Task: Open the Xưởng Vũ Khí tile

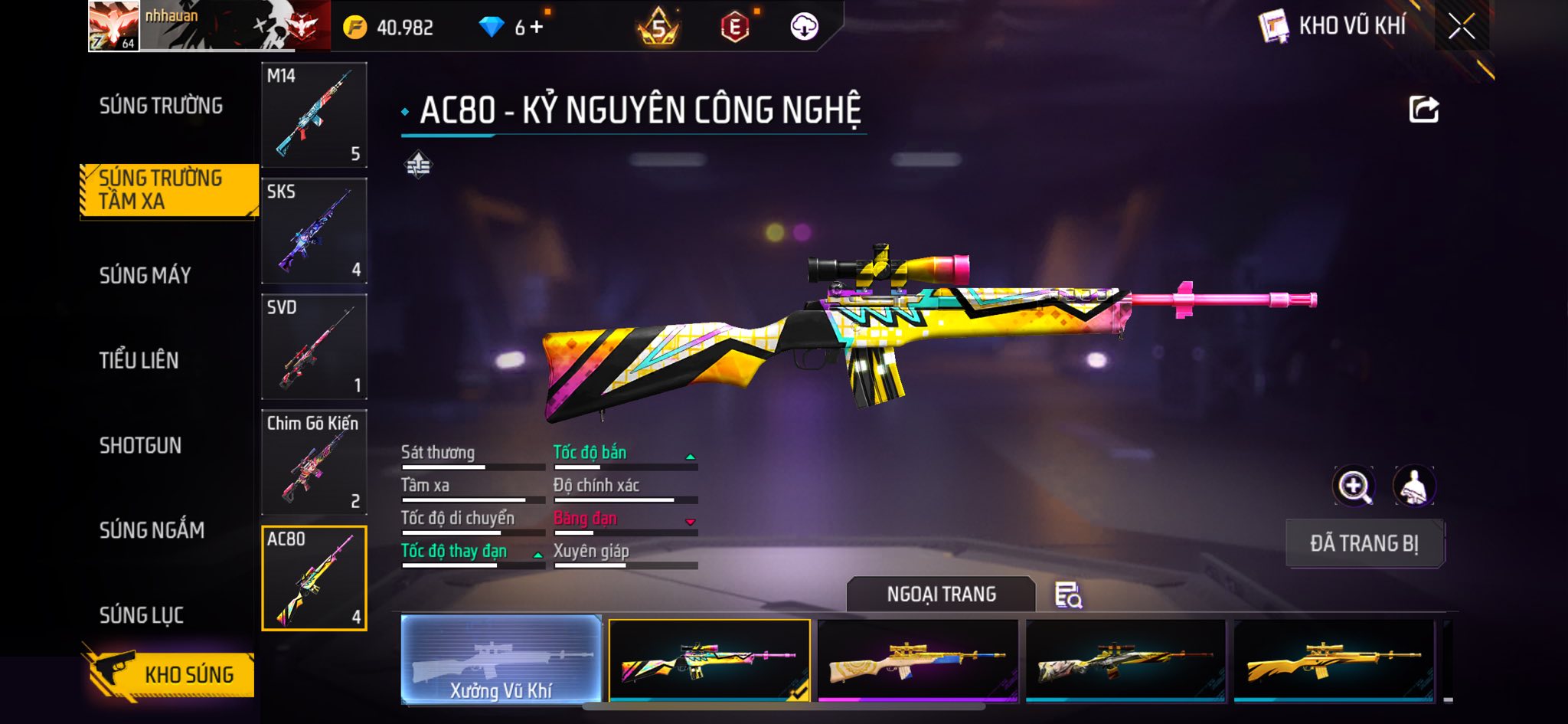Action: point(501,660)
